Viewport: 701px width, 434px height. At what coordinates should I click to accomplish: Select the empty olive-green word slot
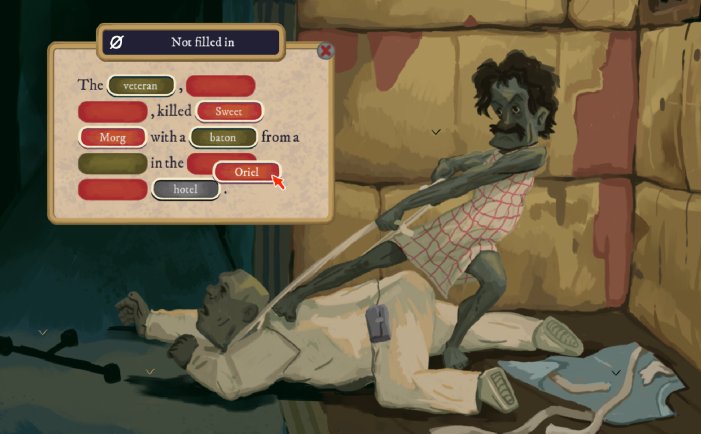coord(112,163)
